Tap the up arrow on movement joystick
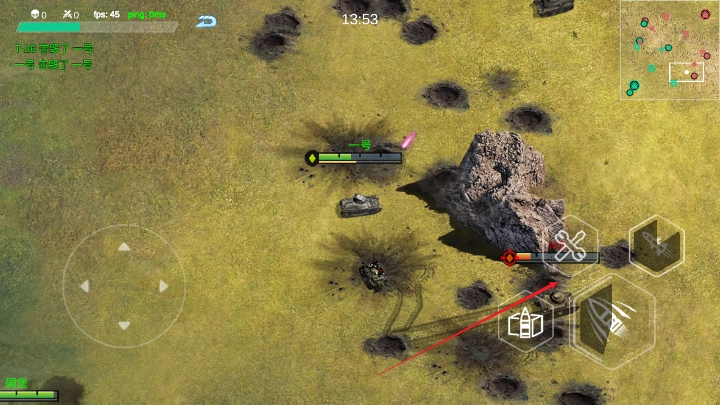The image size is (720, 405). pyautogui.click(x=124, y=246)
